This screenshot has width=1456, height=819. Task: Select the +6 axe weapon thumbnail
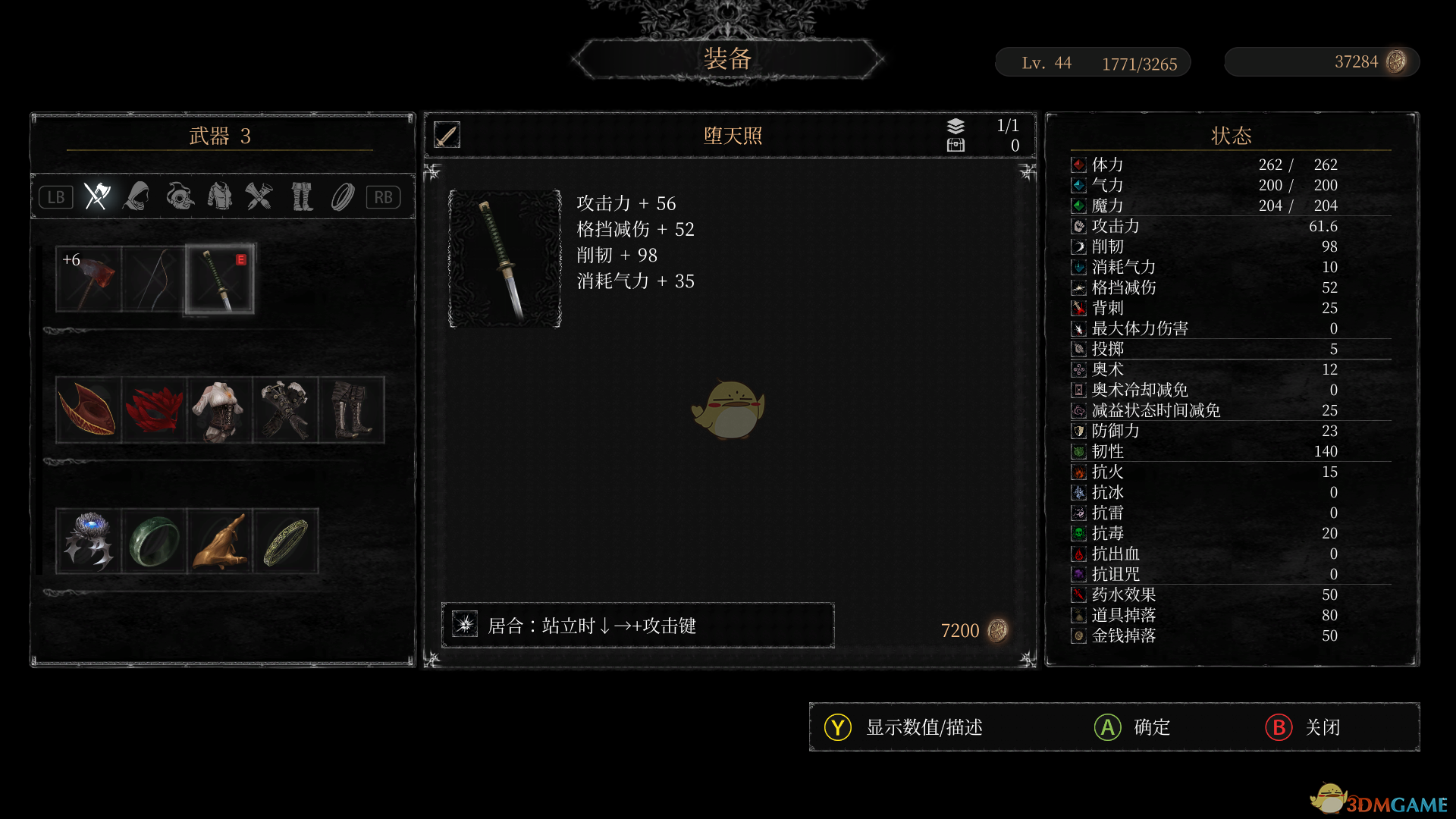pyautogui.click(x=87, y=279)
